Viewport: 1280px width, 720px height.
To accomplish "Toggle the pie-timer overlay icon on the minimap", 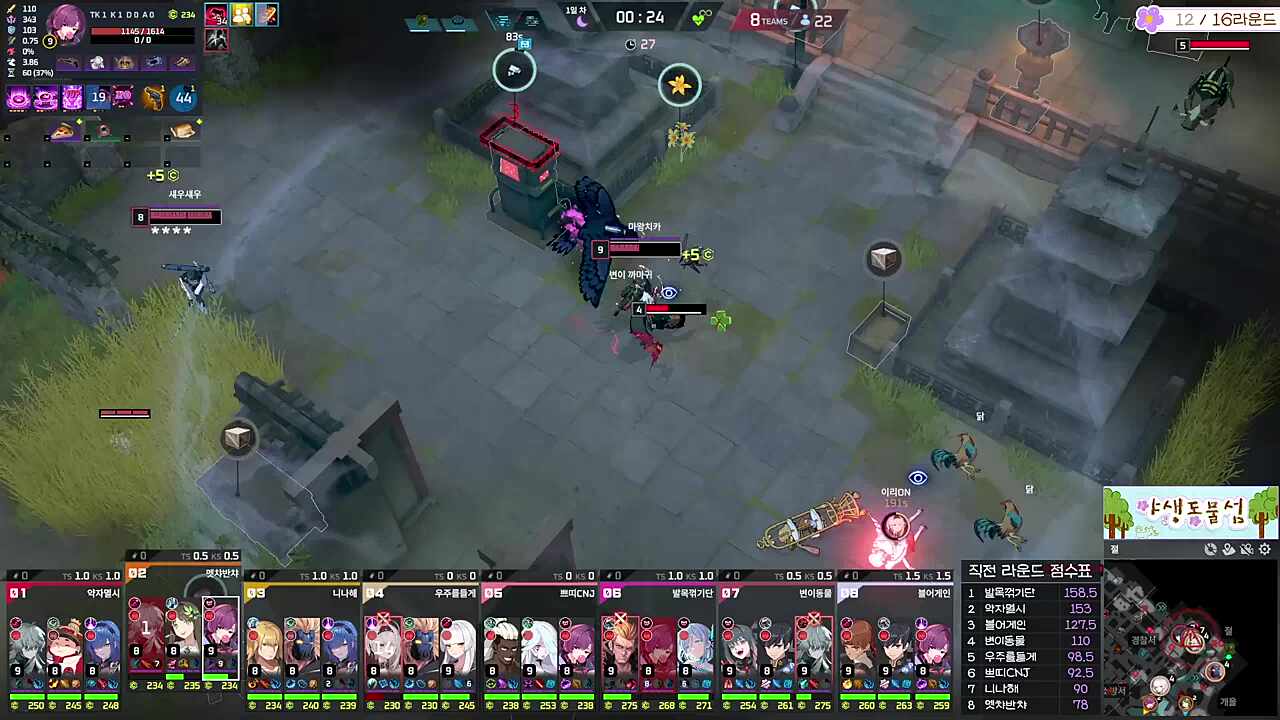I will click(1210, 549).
